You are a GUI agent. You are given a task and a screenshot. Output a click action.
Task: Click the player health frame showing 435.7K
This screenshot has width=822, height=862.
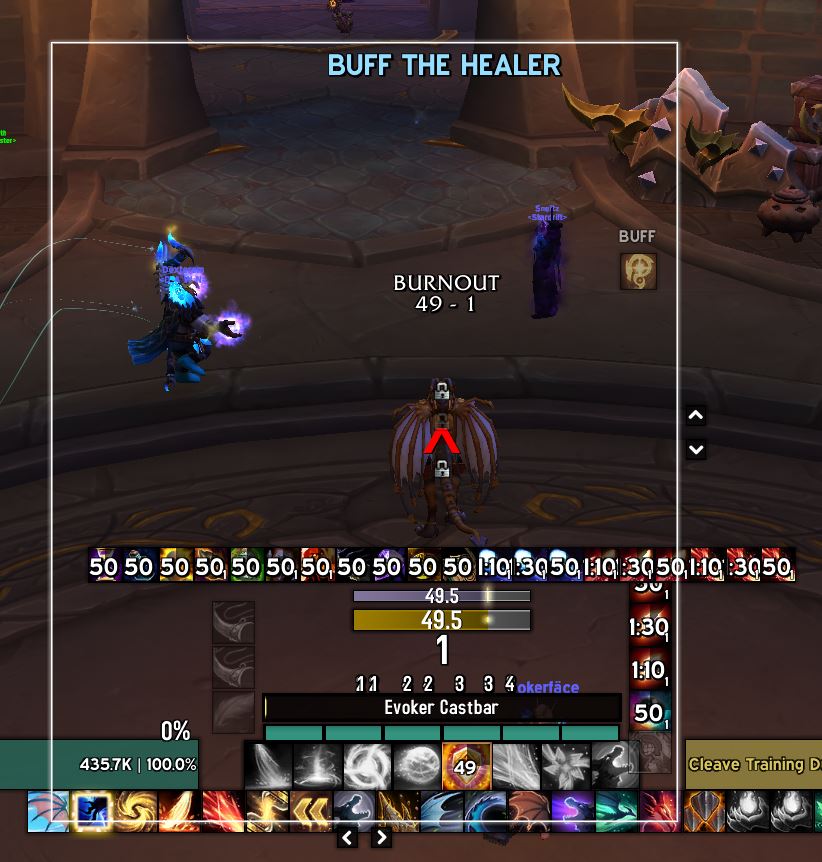(99, 764)
